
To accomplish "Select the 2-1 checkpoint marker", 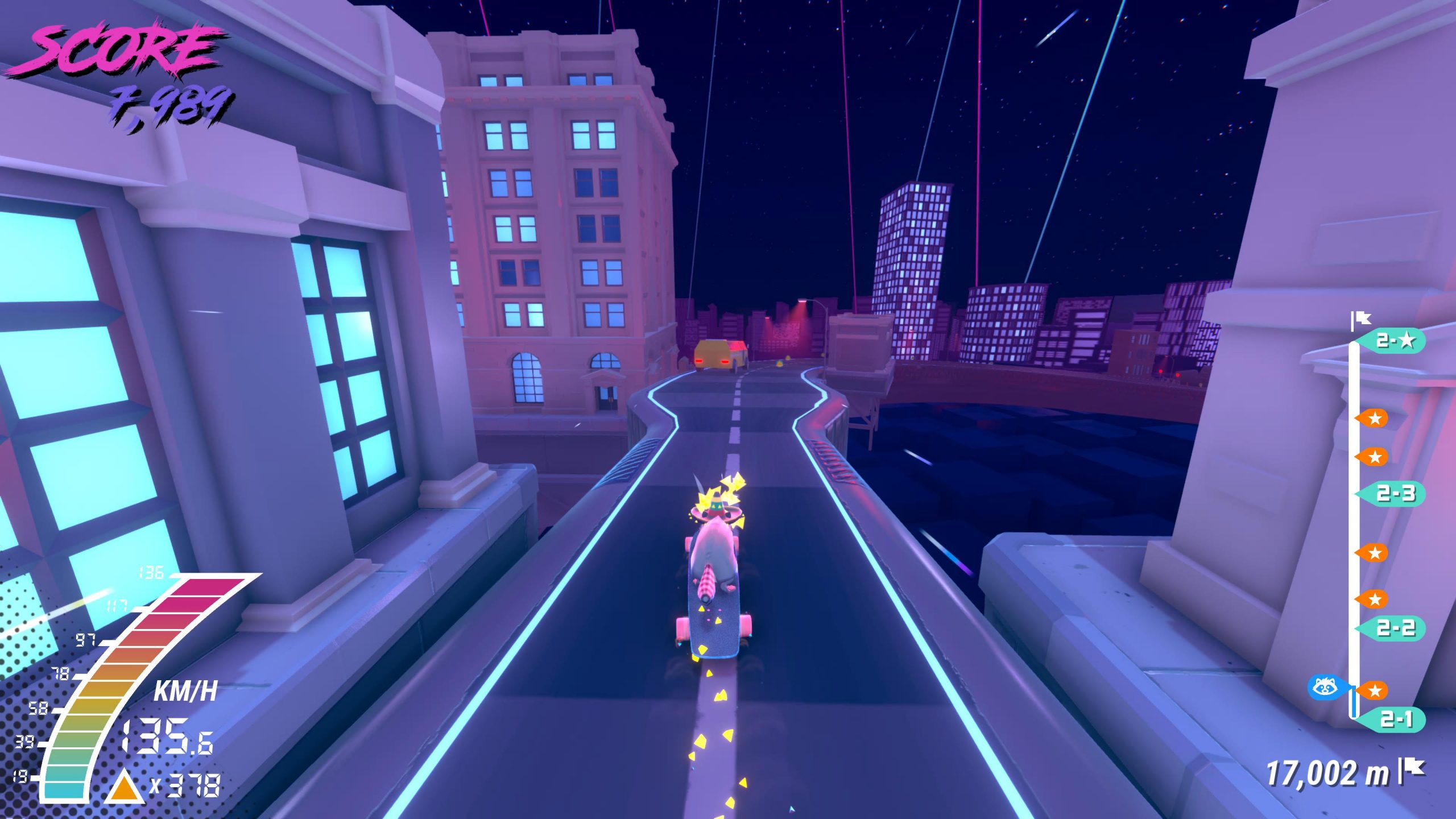I will coord(1396,719).
